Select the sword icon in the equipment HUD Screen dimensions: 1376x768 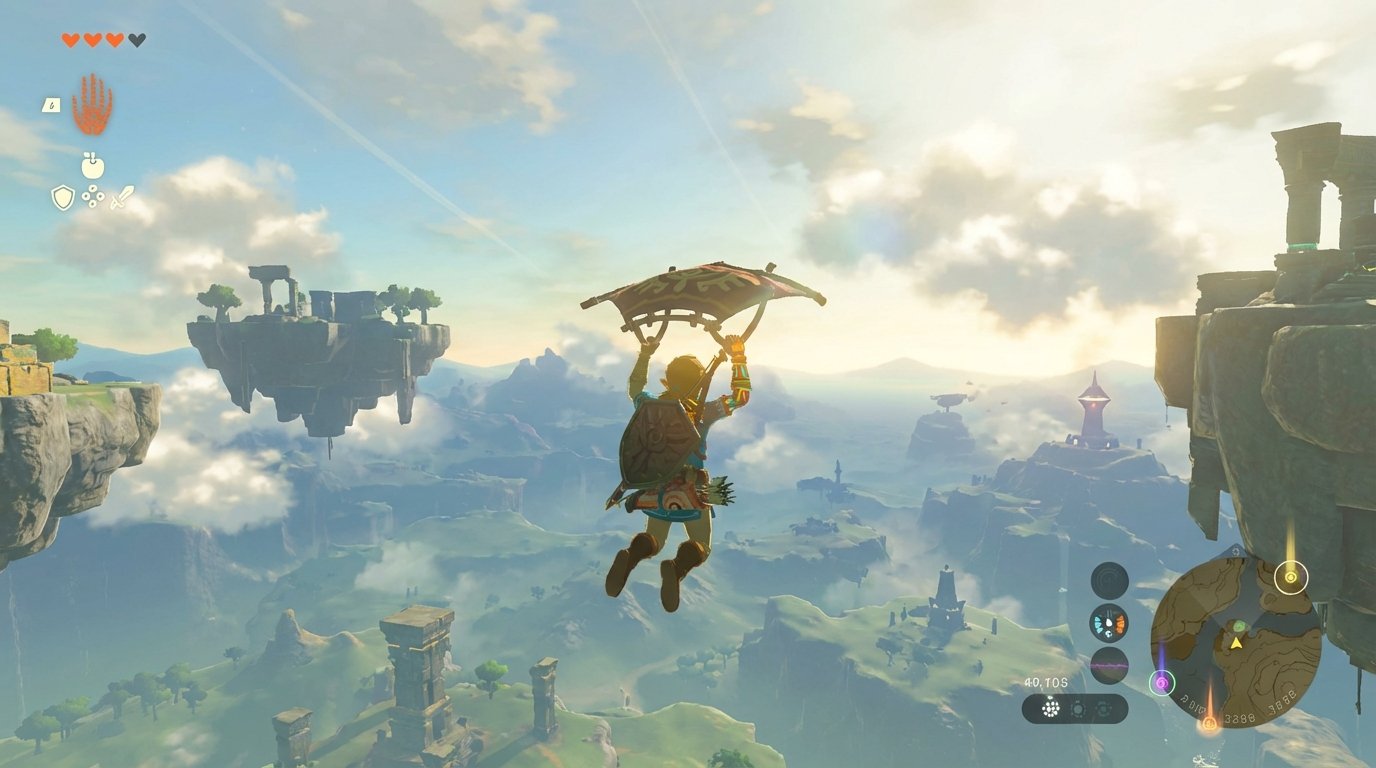click(x=122, y=198)
